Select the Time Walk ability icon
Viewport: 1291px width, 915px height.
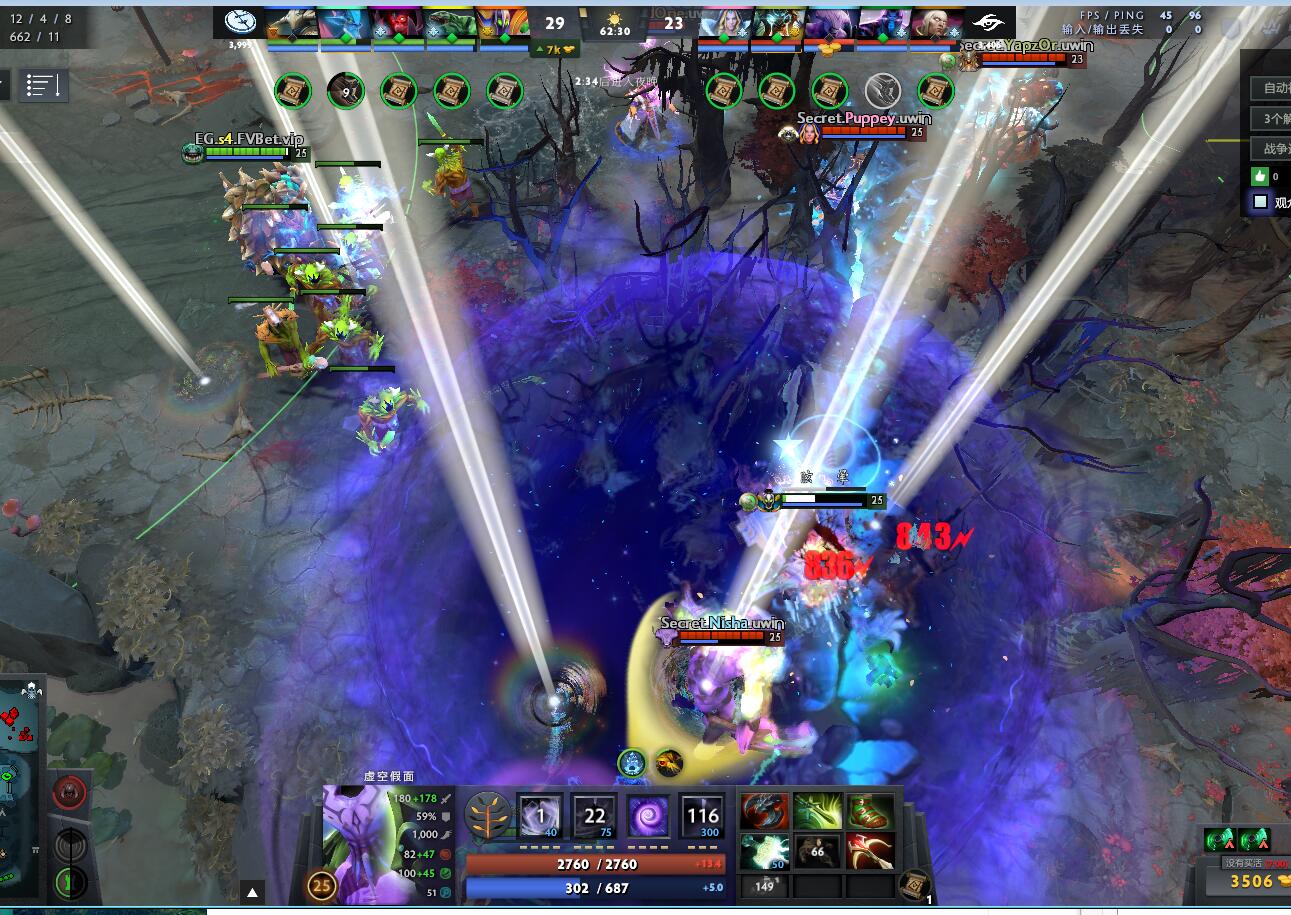[x=538, y=813]
